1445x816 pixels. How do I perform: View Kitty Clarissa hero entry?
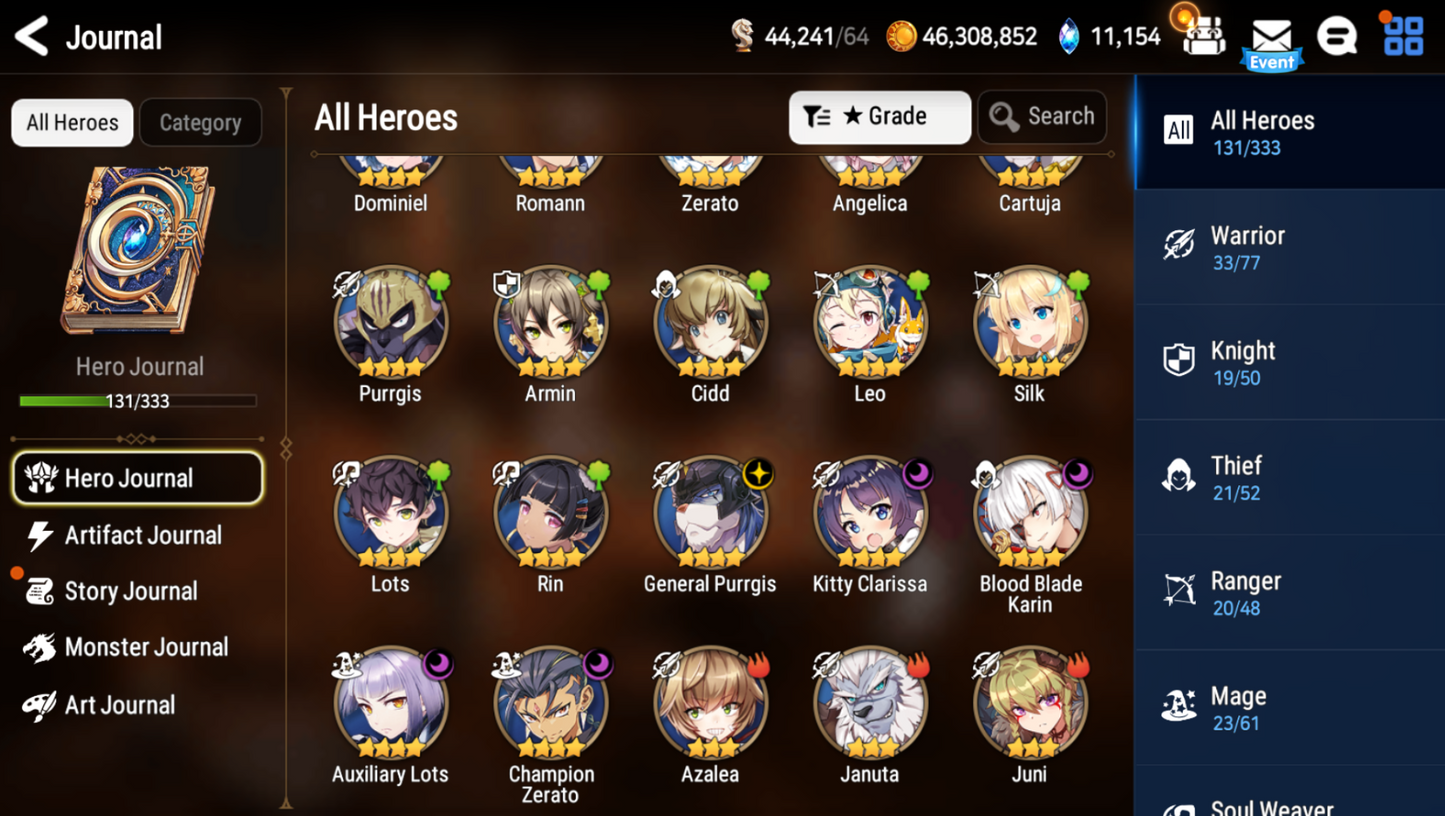[870, 513]
